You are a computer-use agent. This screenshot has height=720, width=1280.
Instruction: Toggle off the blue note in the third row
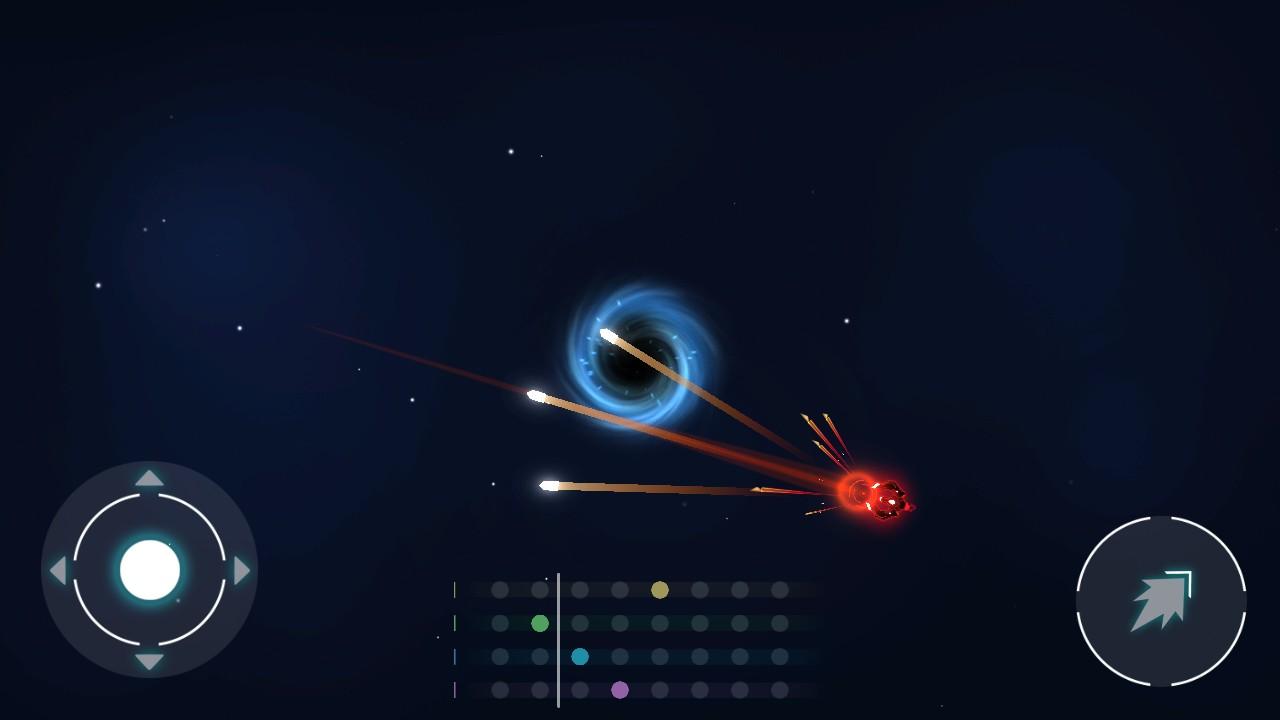point(580,656)
